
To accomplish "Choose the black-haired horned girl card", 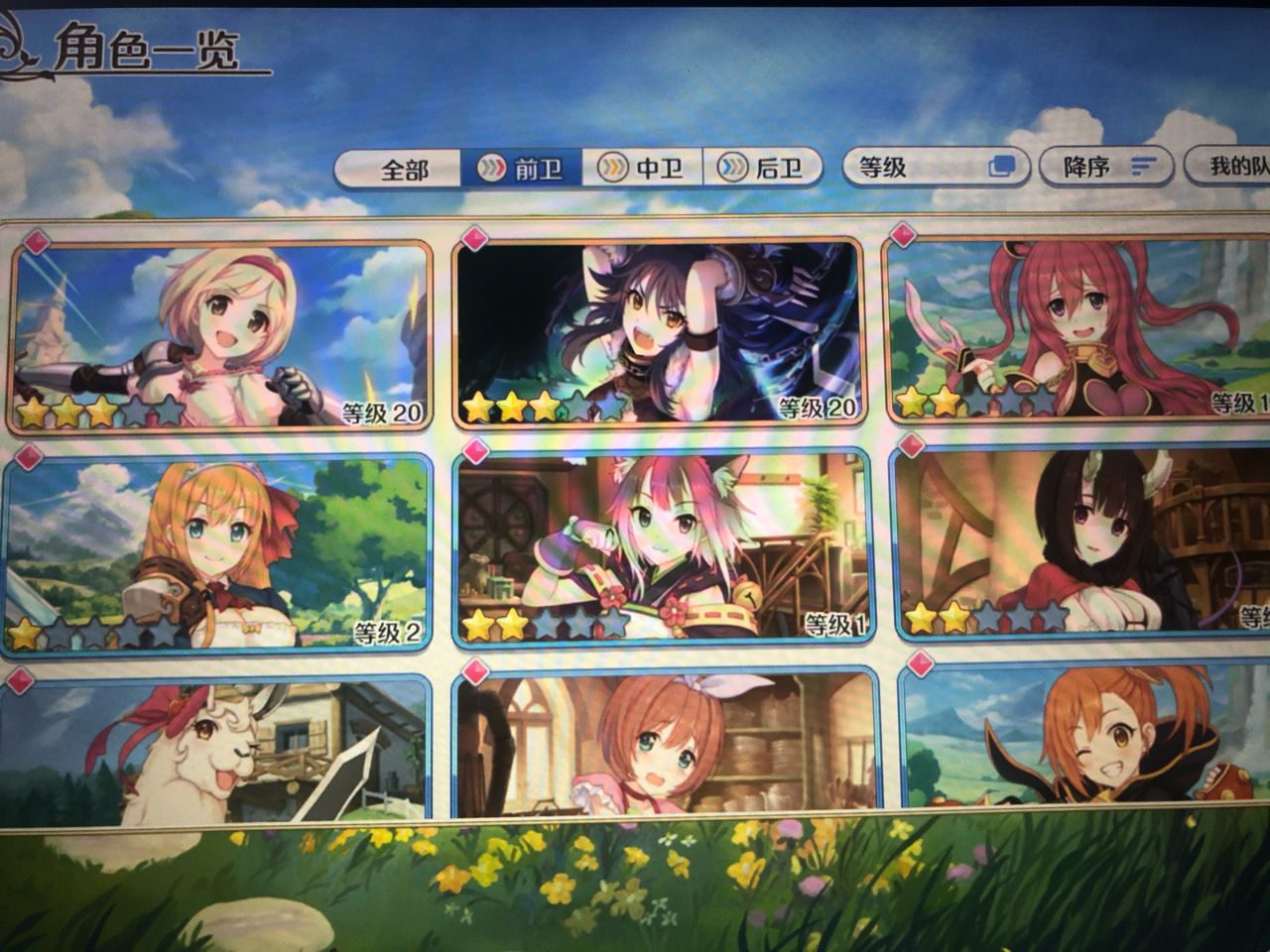I will 1081,543.
